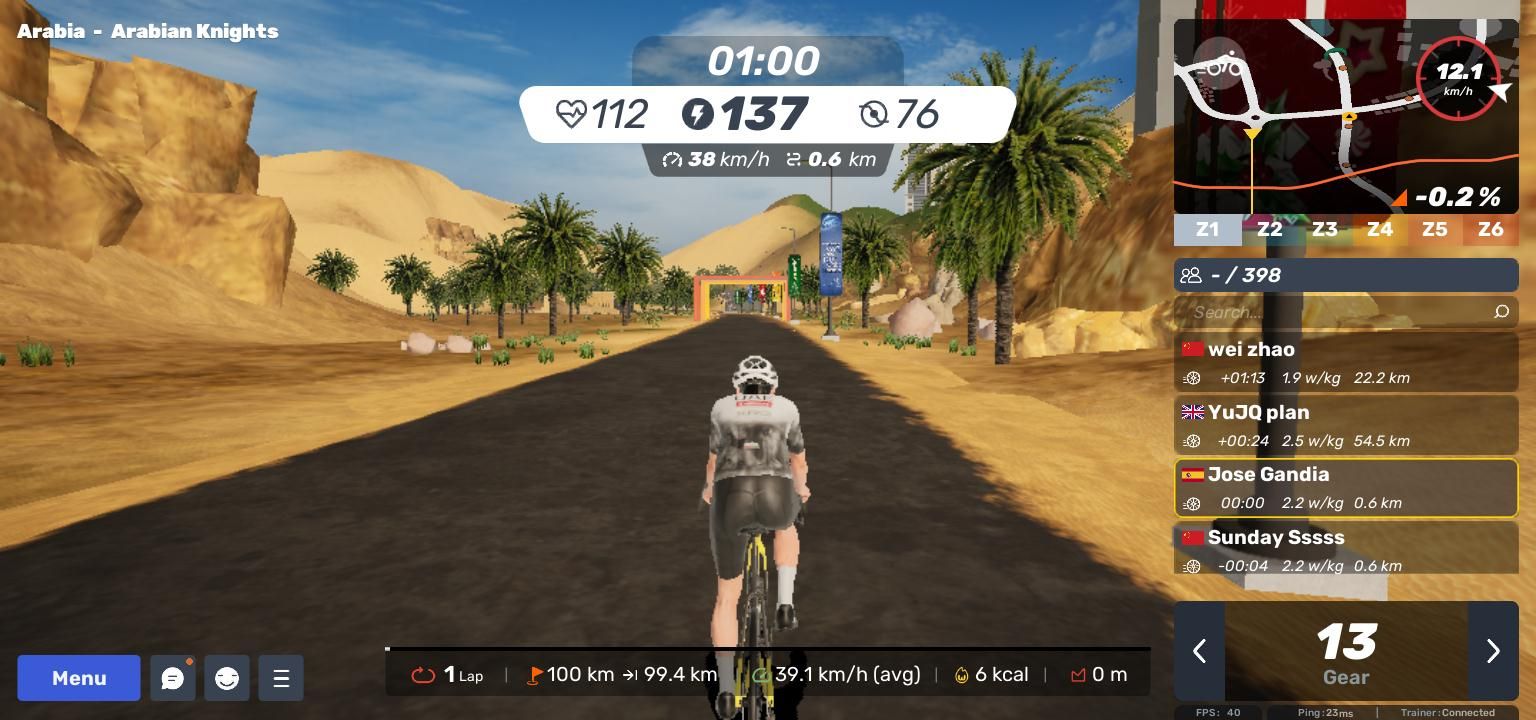Shift up with the right gear arrow
Screen dimensions: 1536x720
(x=1493, y=651)
